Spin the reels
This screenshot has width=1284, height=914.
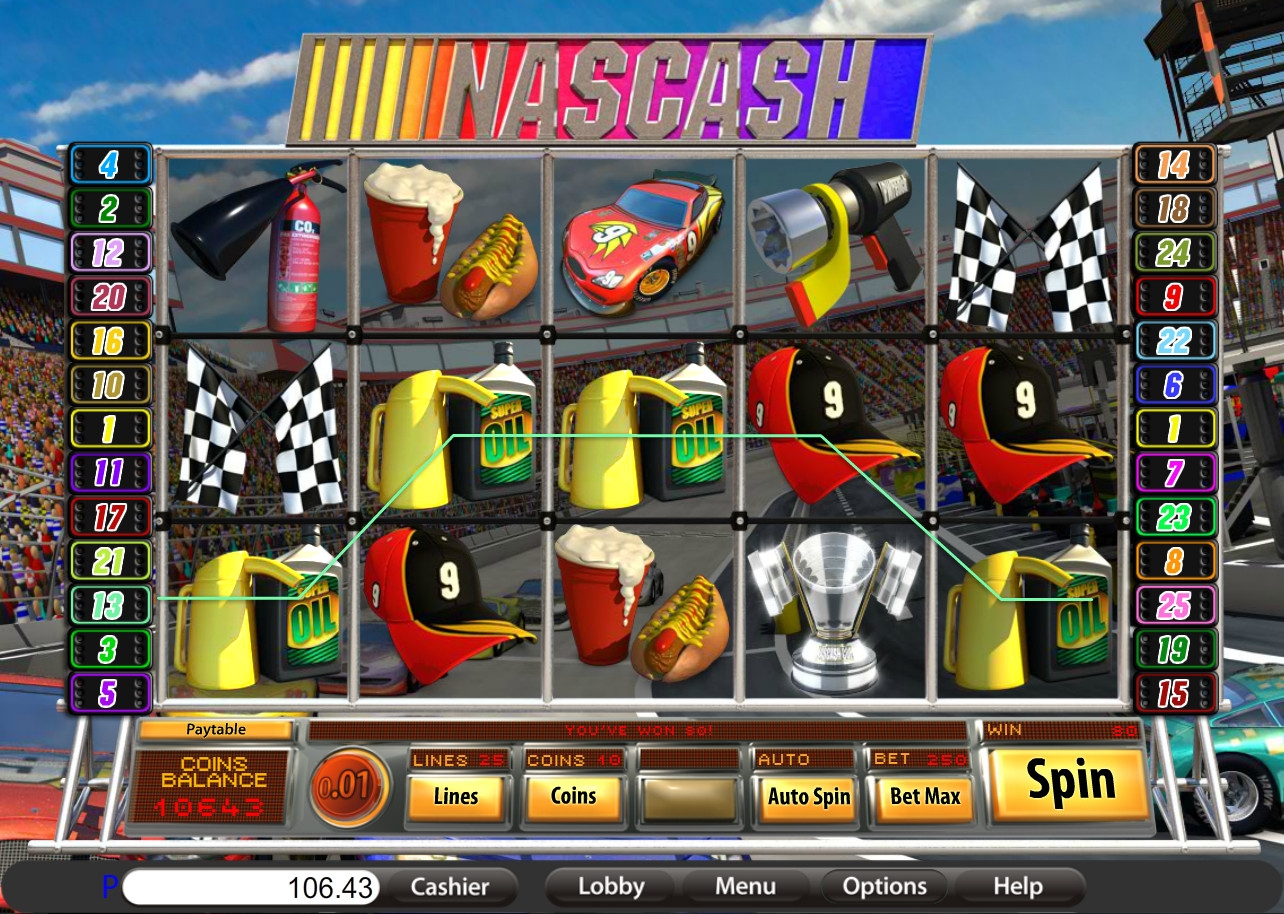[x=1068, y=783]
